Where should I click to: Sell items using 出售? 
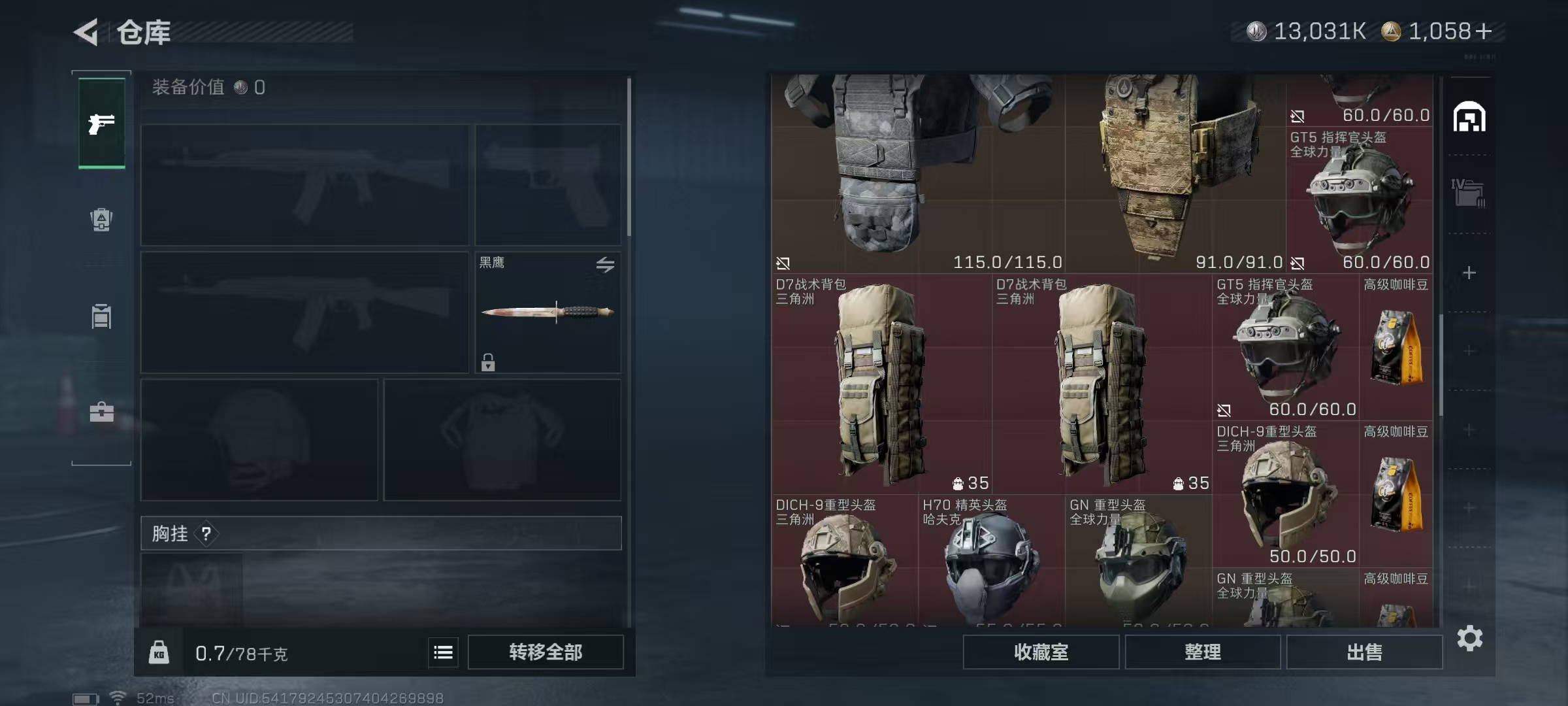click(x=1364, y=652)
